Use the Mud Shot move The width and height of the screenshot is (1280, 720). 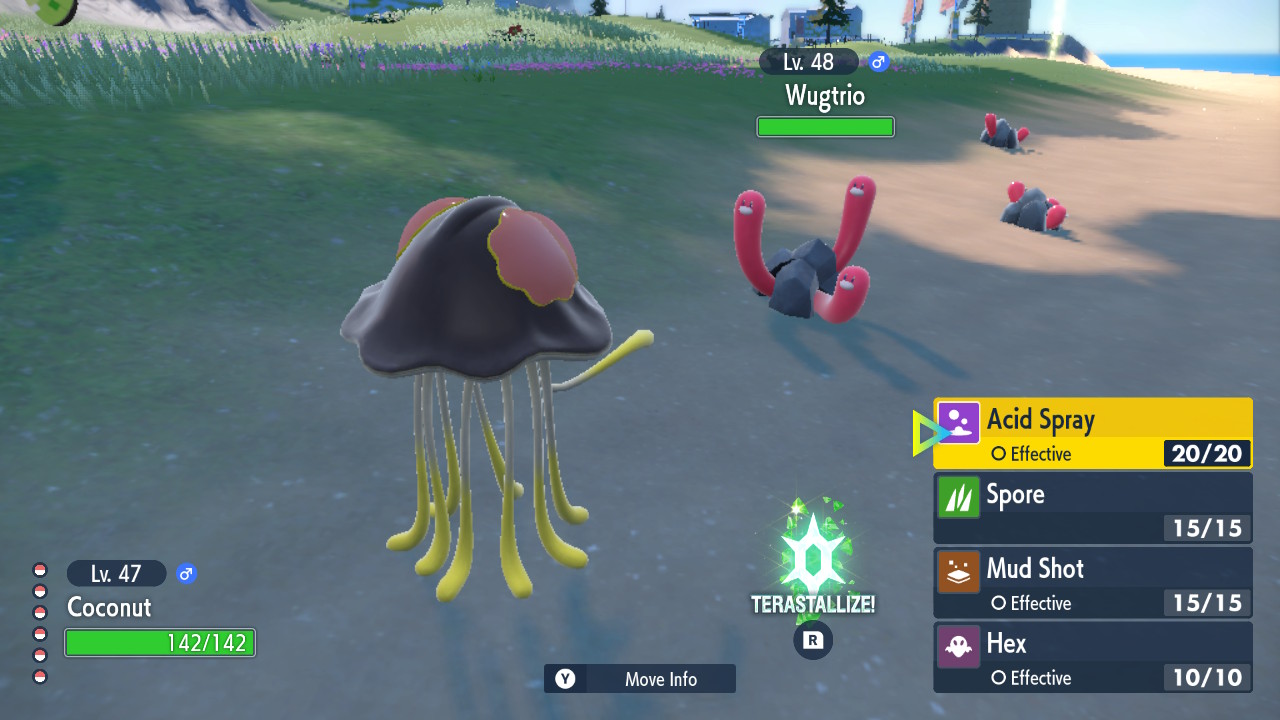click(1092, 582)
